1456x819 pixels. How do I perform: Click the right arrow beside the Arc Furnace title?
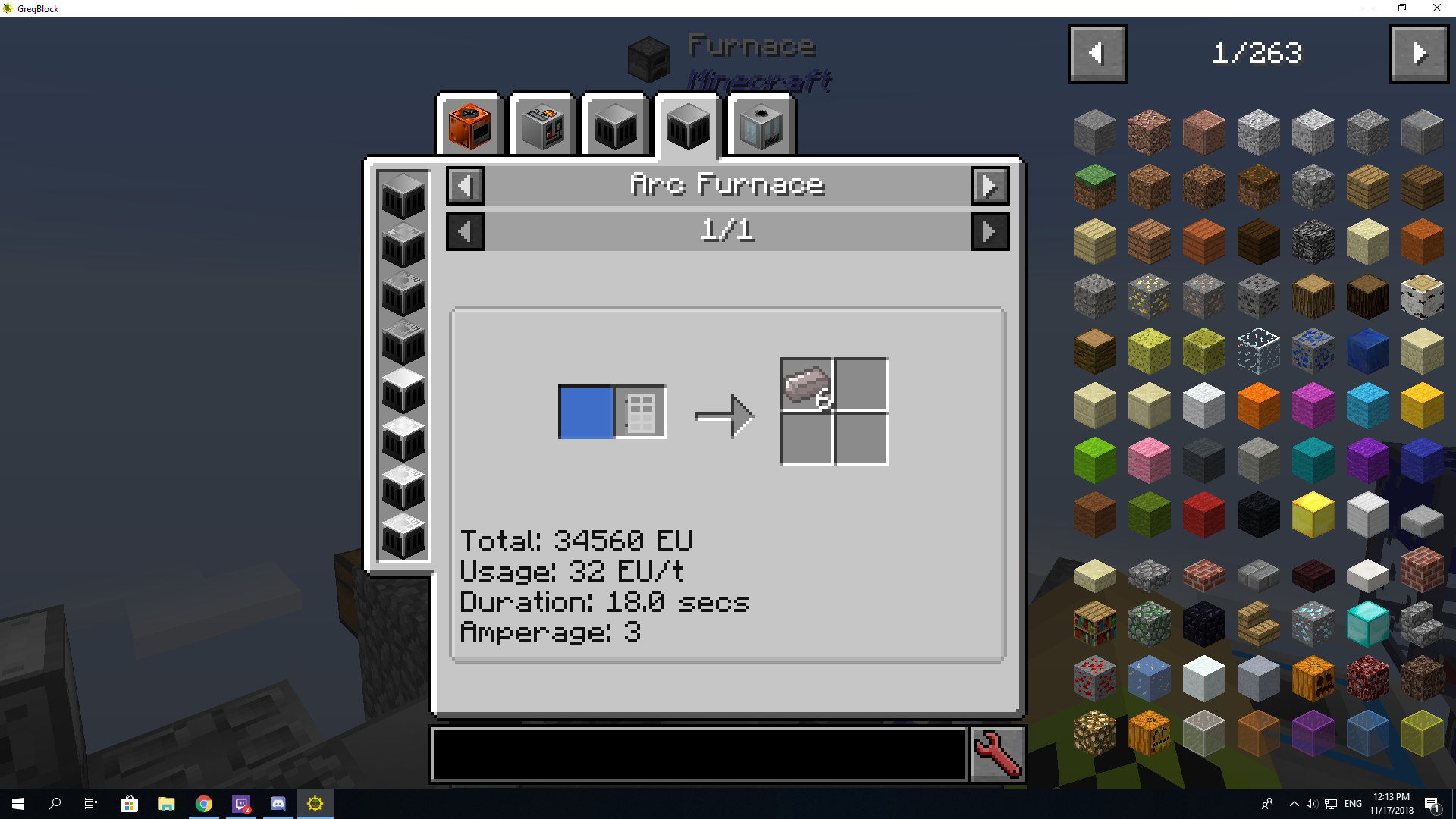tap(990, 186)
